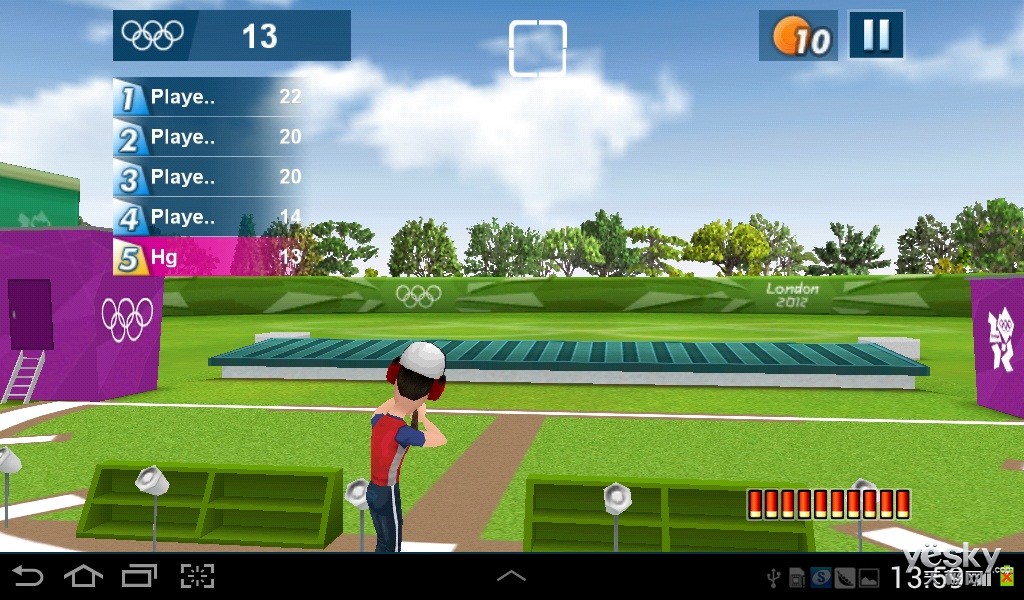
Task: Take a screenshot with the capture icon
Action: 197,576
